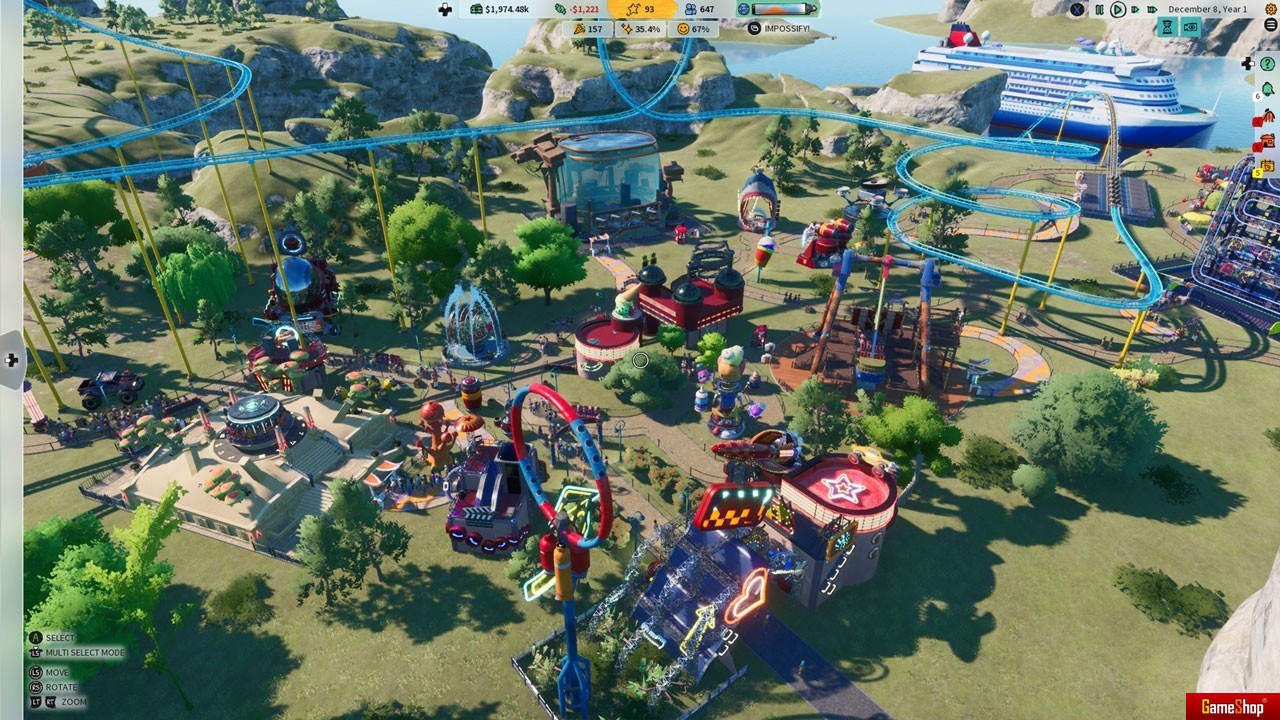Select the Impossify meter bar
This screenshot has width=1280, height=720.
pyautogui.click(x=783, y=9)
